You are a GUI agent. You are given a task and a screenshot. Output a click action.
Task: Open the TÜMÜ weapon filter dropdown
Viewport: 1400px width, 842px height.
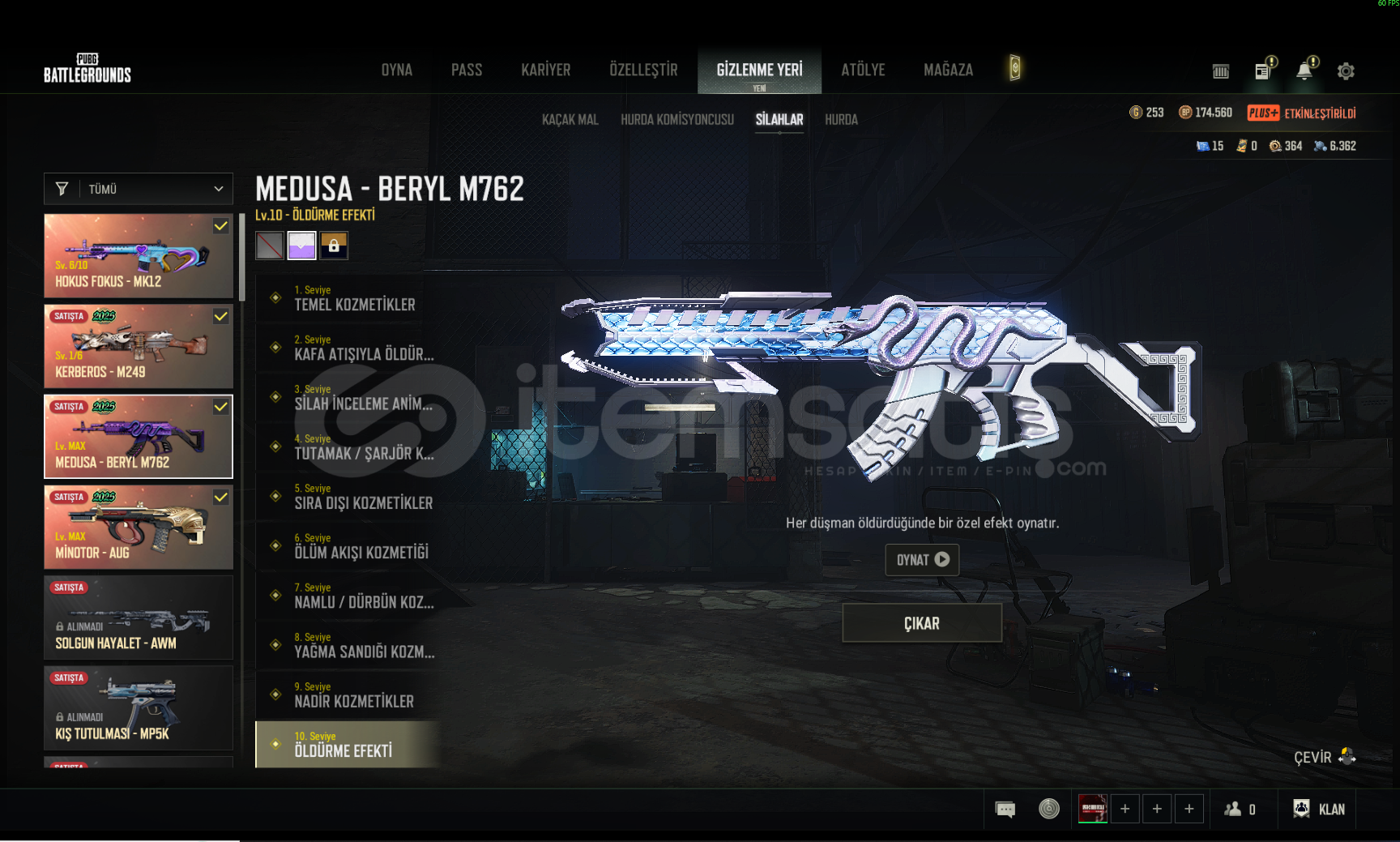pos(139,189)
